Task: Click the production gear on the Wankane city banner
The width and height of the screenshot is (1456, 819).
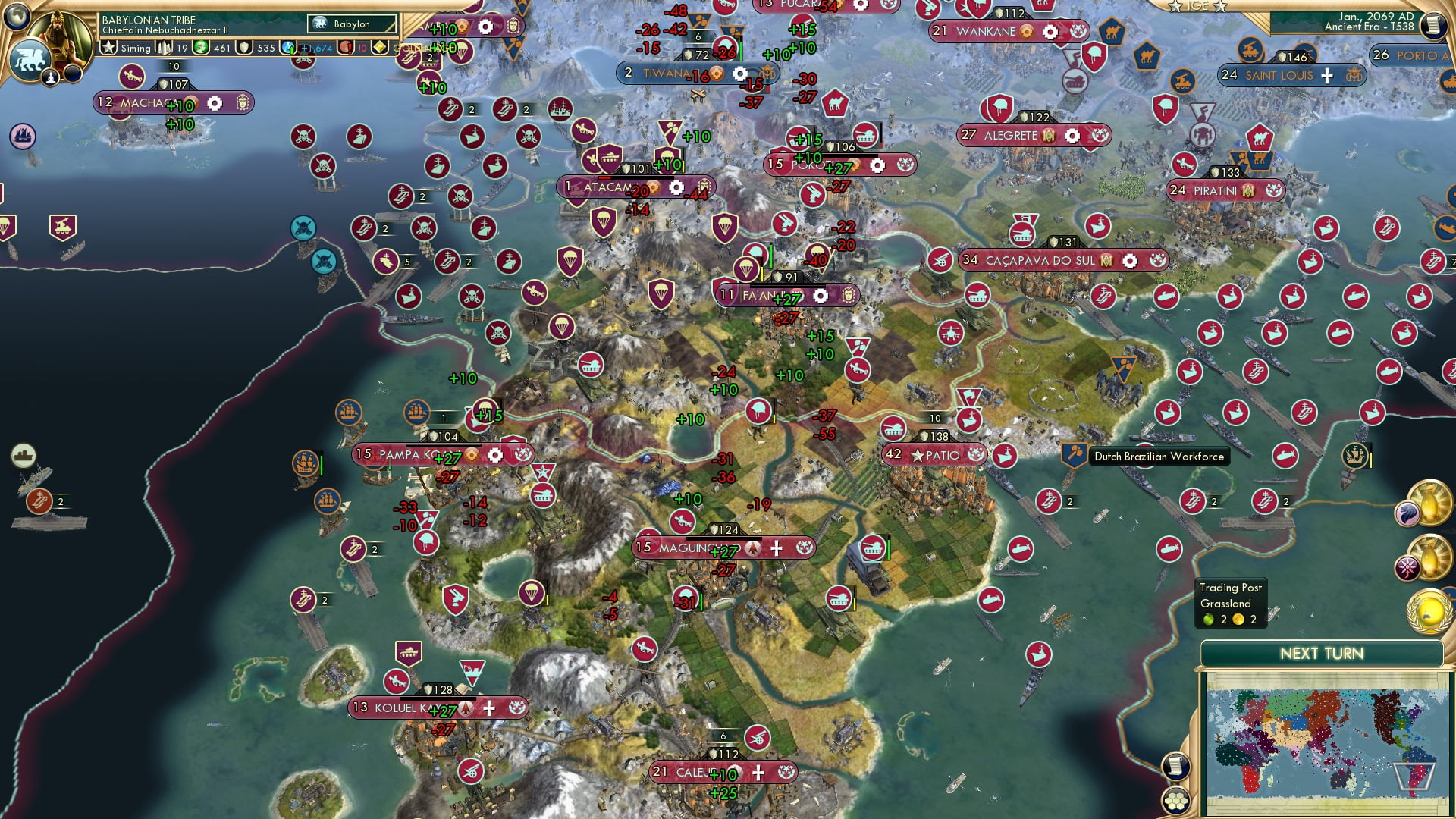Action: [x=1050, y=32]
